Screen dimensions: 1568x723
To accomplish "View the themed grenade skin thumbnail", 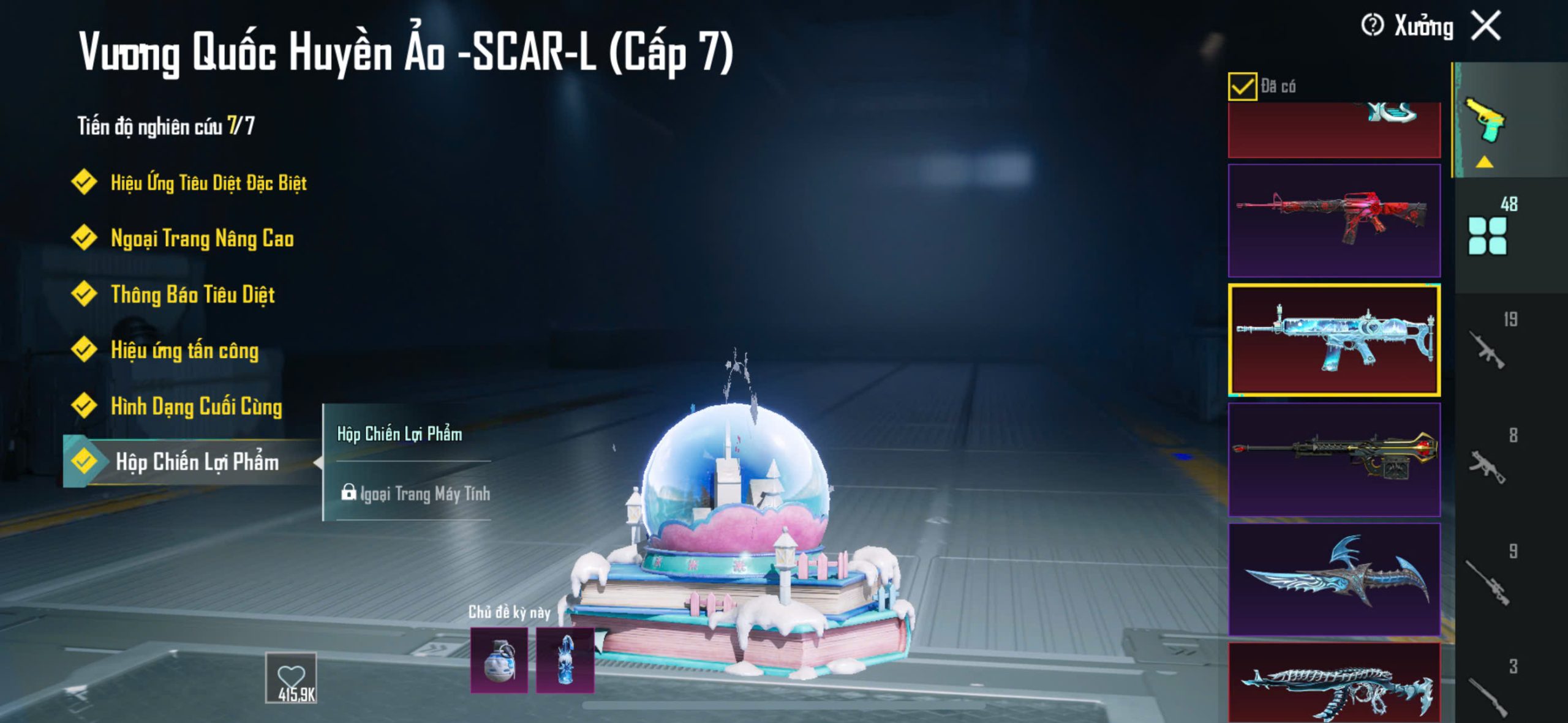I will [499, 661].
